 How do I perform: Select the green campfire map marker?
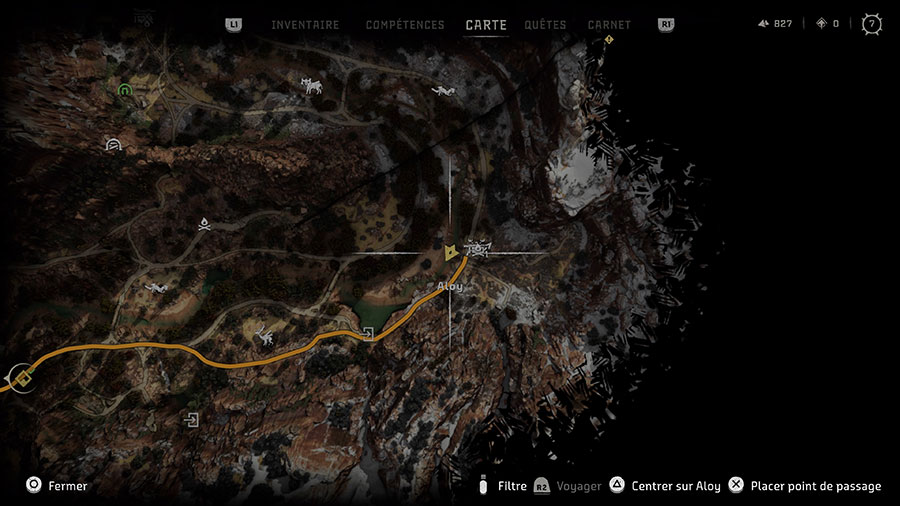(125, 90)
